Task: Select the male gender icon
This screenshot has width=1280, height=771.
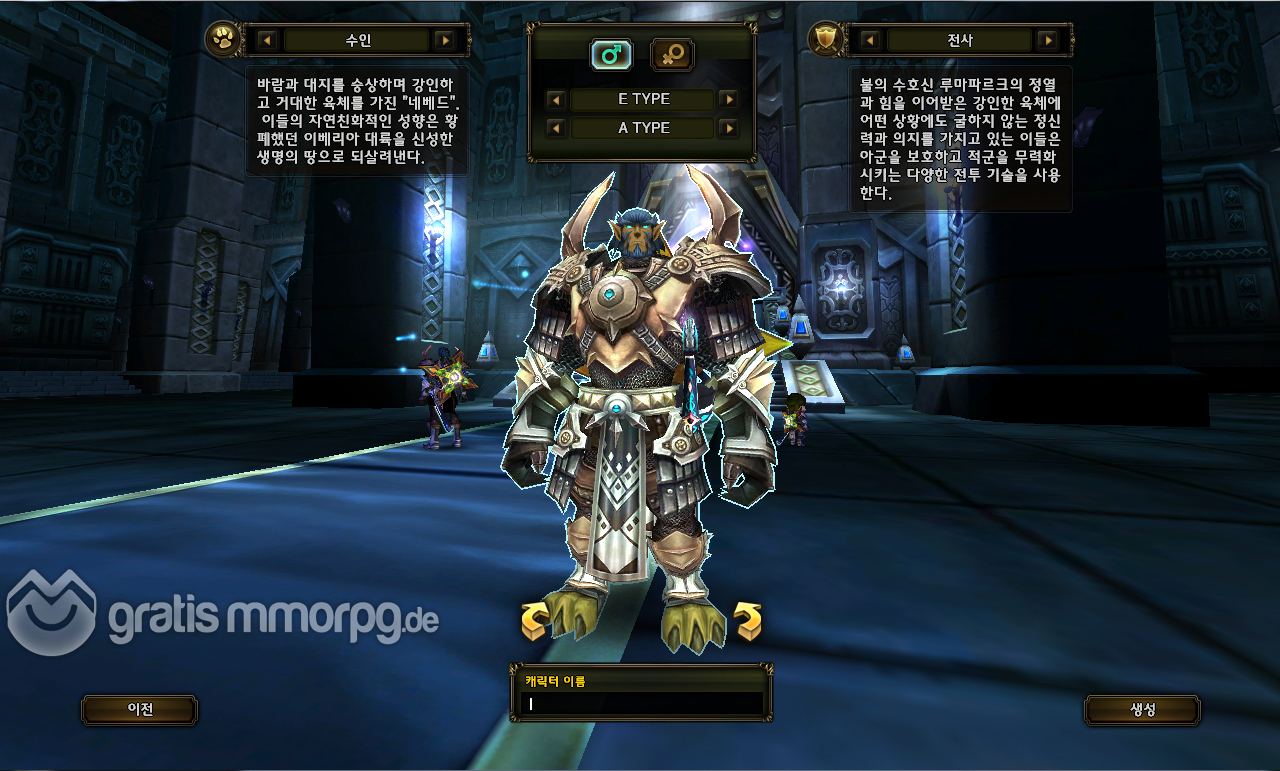Action: click(610, 55)
